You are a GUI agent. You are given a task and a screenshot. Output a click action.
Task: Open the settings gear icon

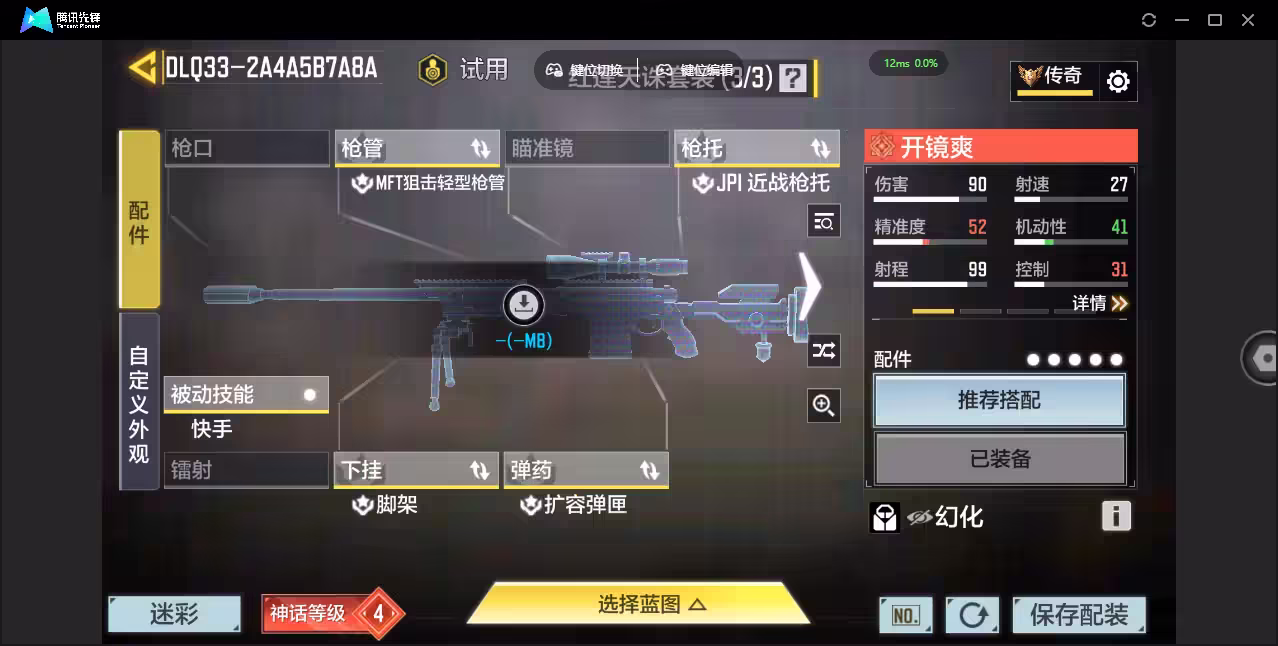(1118, 81)
